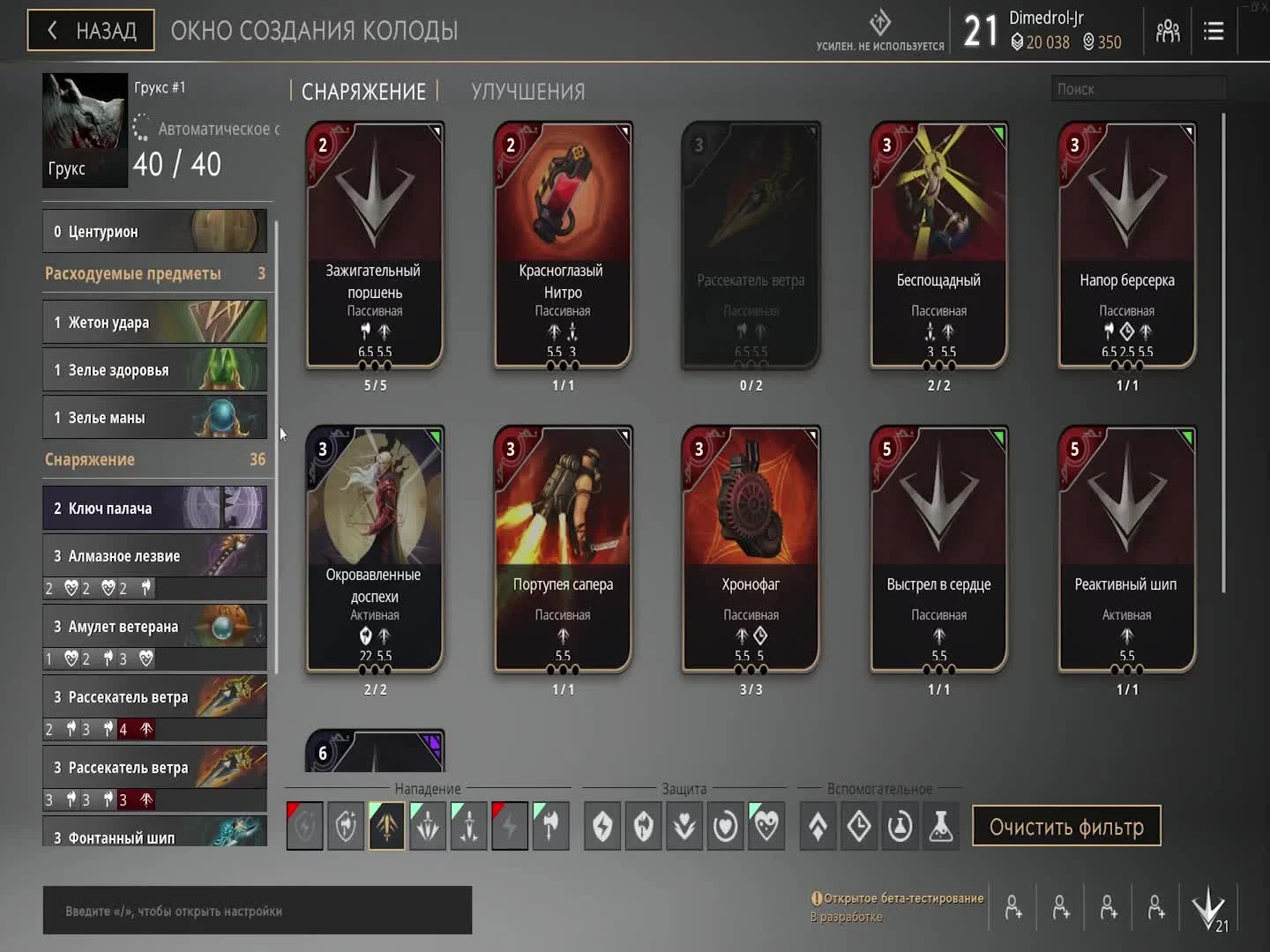This screenshot has width=1270, height=952.
Task: Toggle the lifesteal heart filter in Защита
Action: pyautogui.click(x=766, y=826)
